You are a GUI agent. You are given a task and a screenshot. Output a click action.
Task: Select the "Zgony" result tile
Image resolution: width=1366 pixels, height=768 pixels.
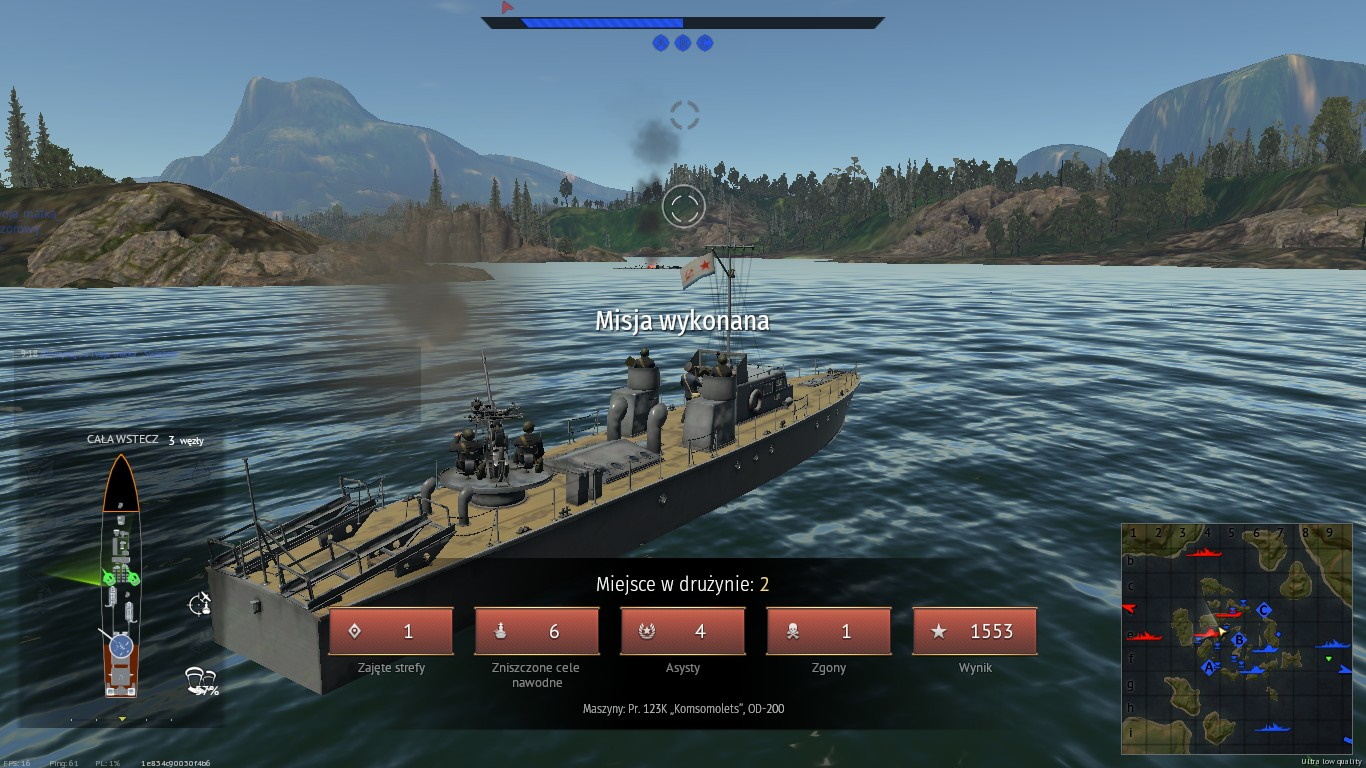pyautogui.click(x=828, y=631)
